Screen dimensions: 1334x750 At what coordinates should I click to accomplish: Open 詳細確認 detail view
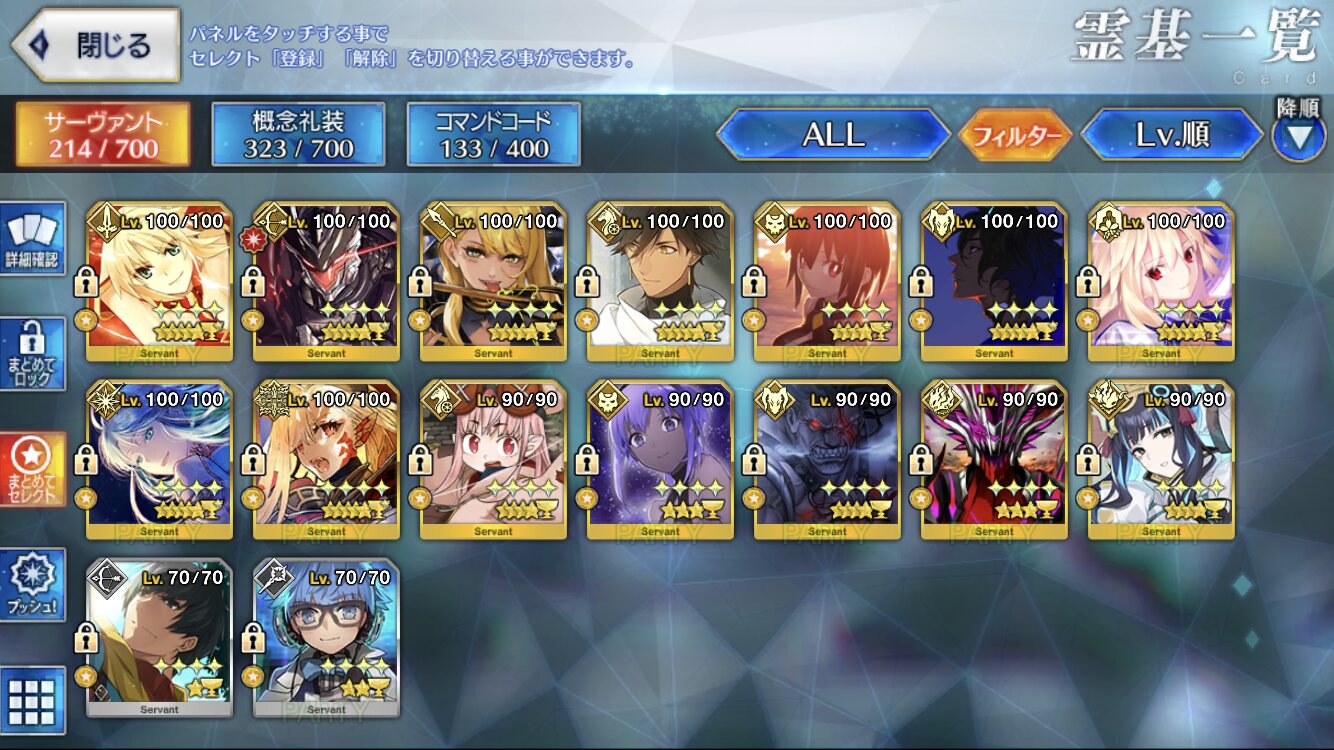pyautogui.click(x=33, y=239)
